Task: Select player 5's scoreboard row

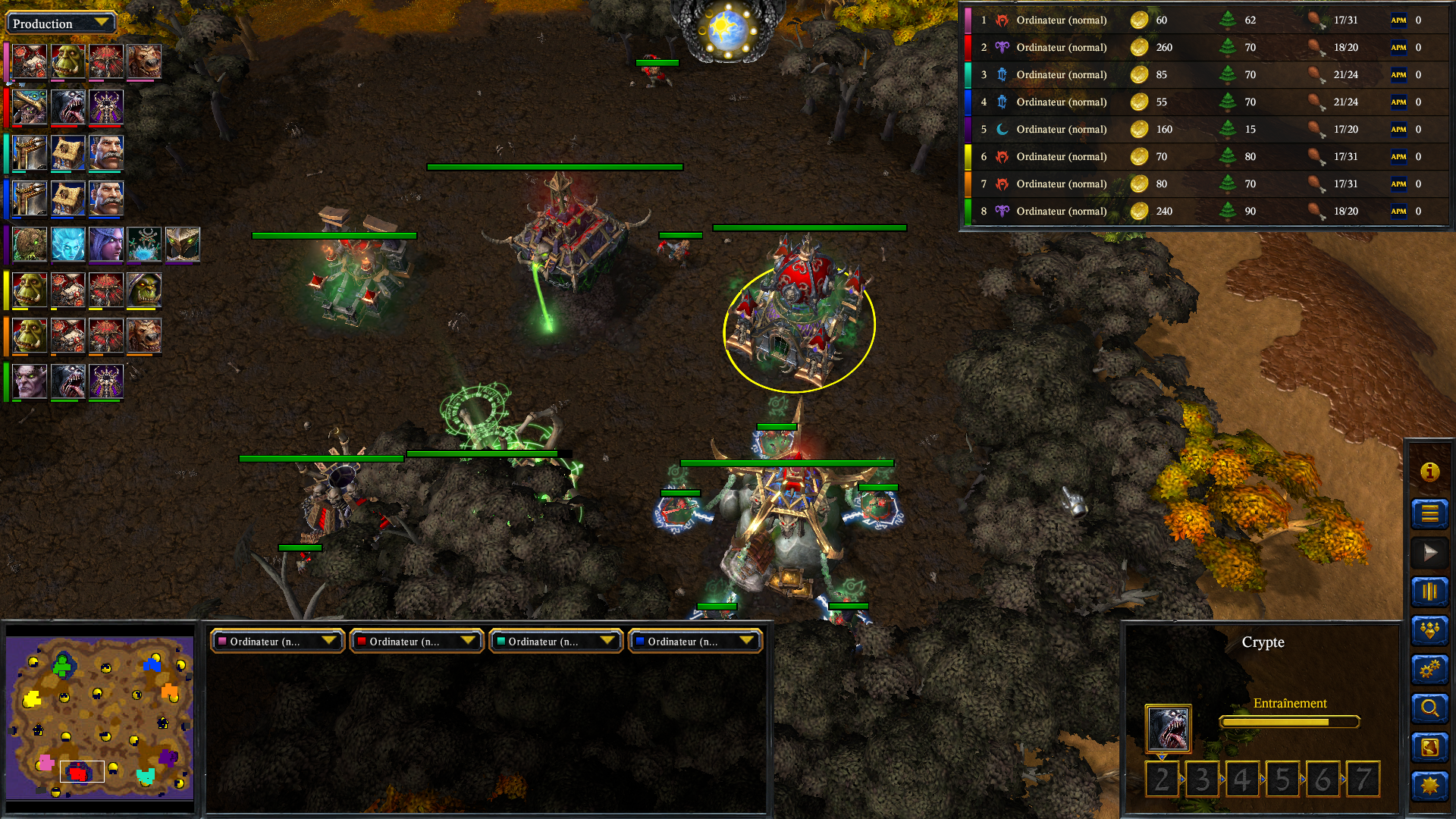Action: pos(1206,129)
